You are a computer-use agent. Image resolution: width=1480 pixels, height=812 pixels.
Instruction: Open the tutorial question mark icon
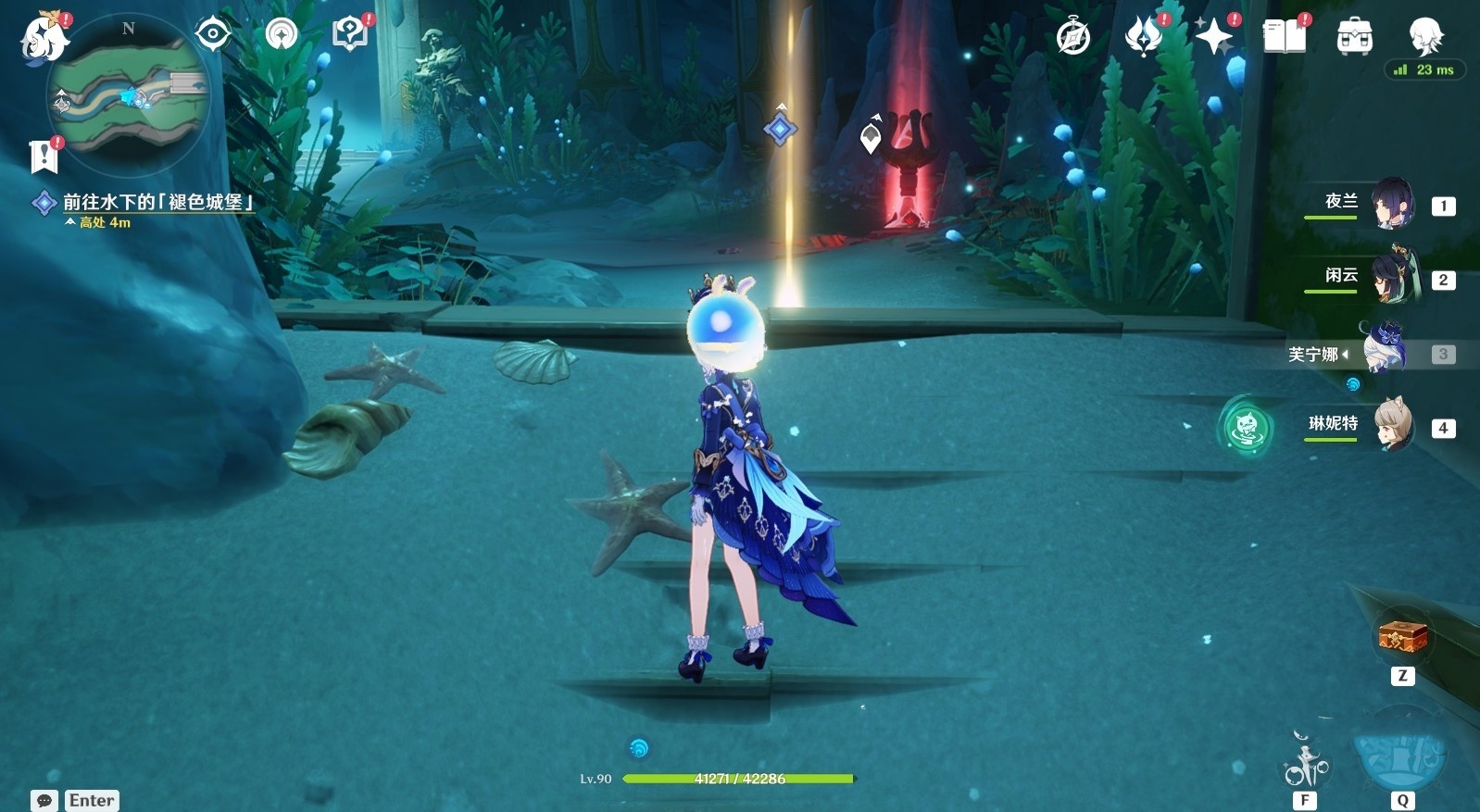point(349,35)
